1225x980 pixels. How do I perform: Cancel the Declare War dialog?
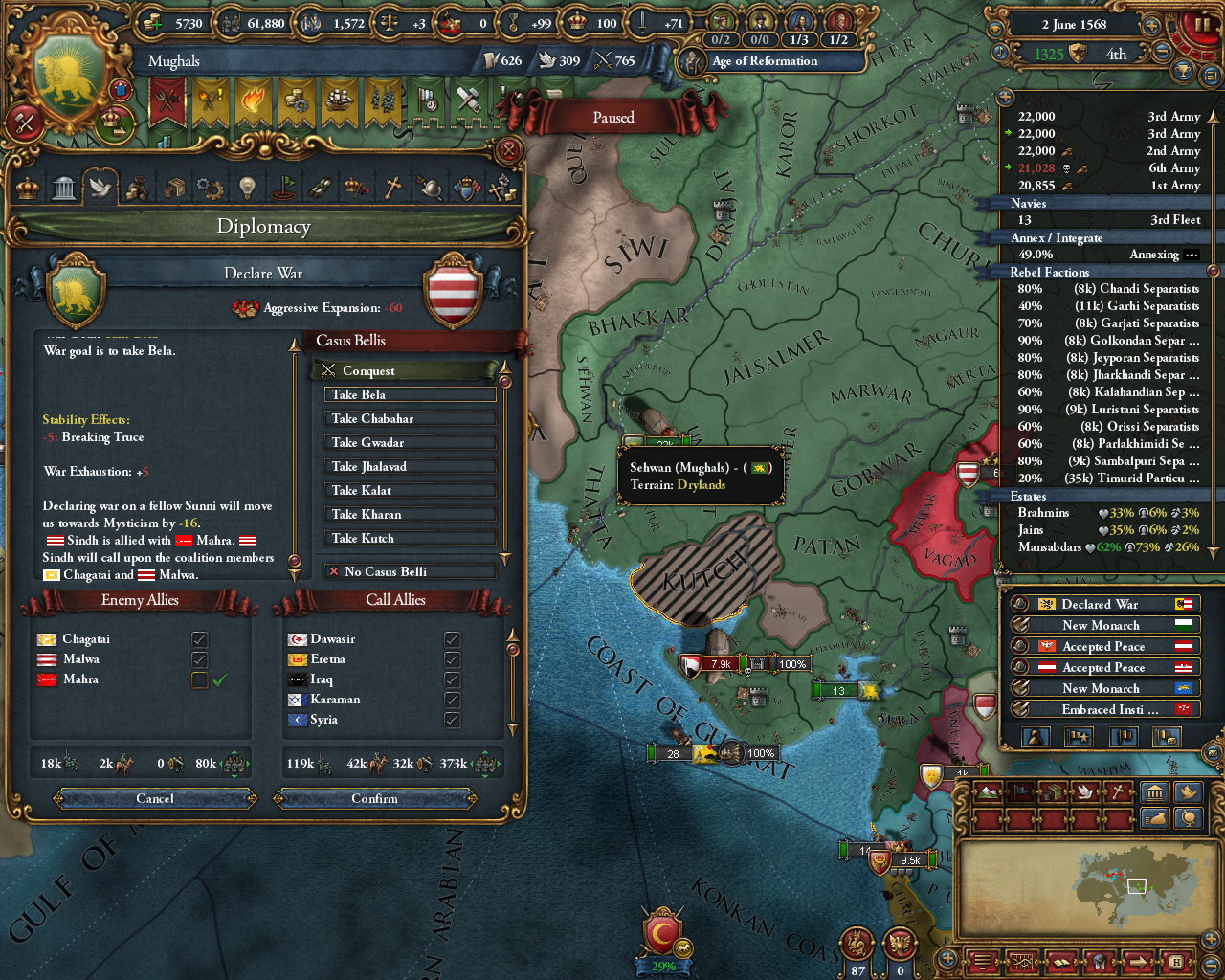(x=153, y=798)
